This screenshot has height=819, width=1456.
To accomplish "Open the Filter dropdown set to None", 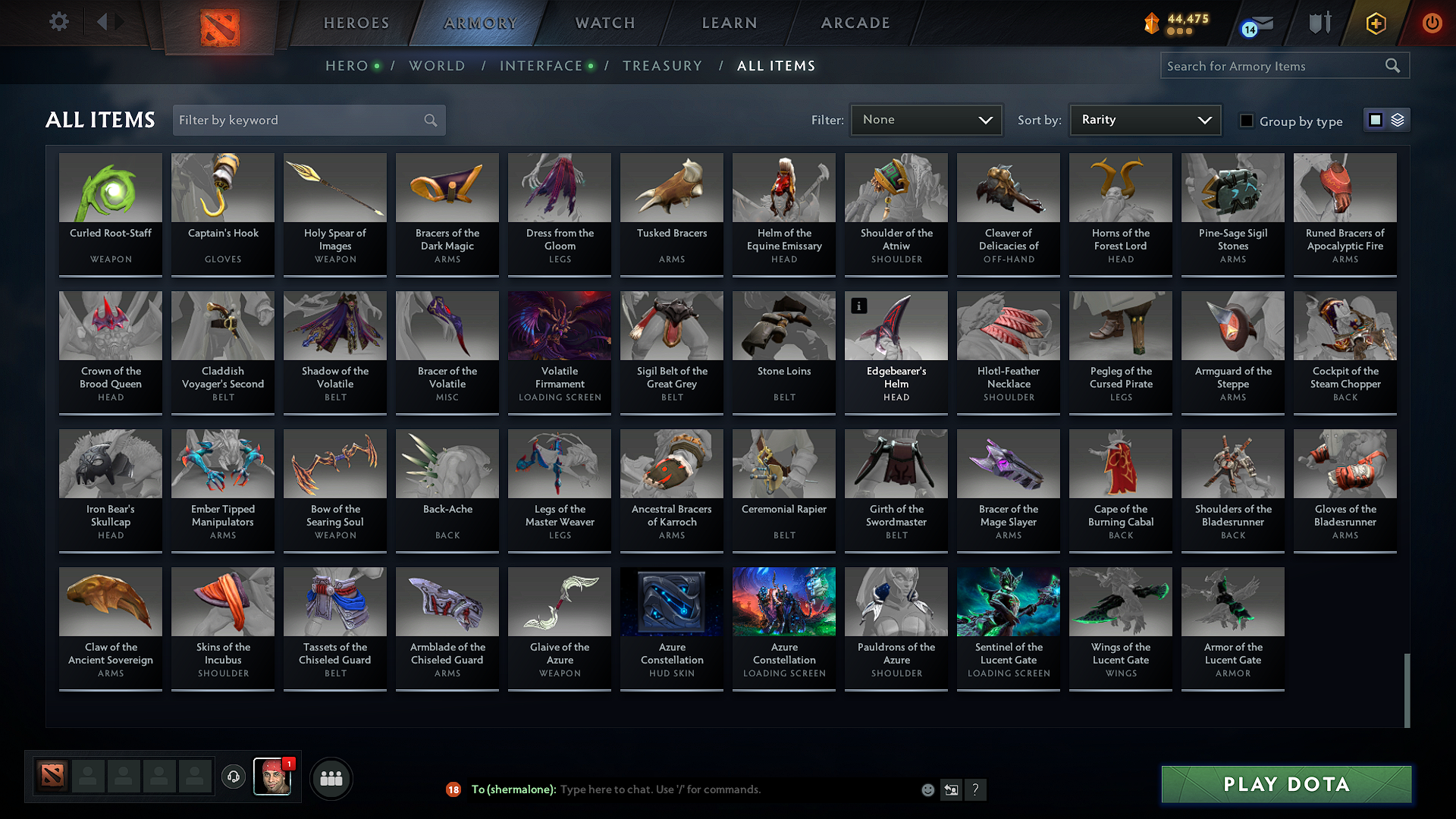I will [926, 119].
